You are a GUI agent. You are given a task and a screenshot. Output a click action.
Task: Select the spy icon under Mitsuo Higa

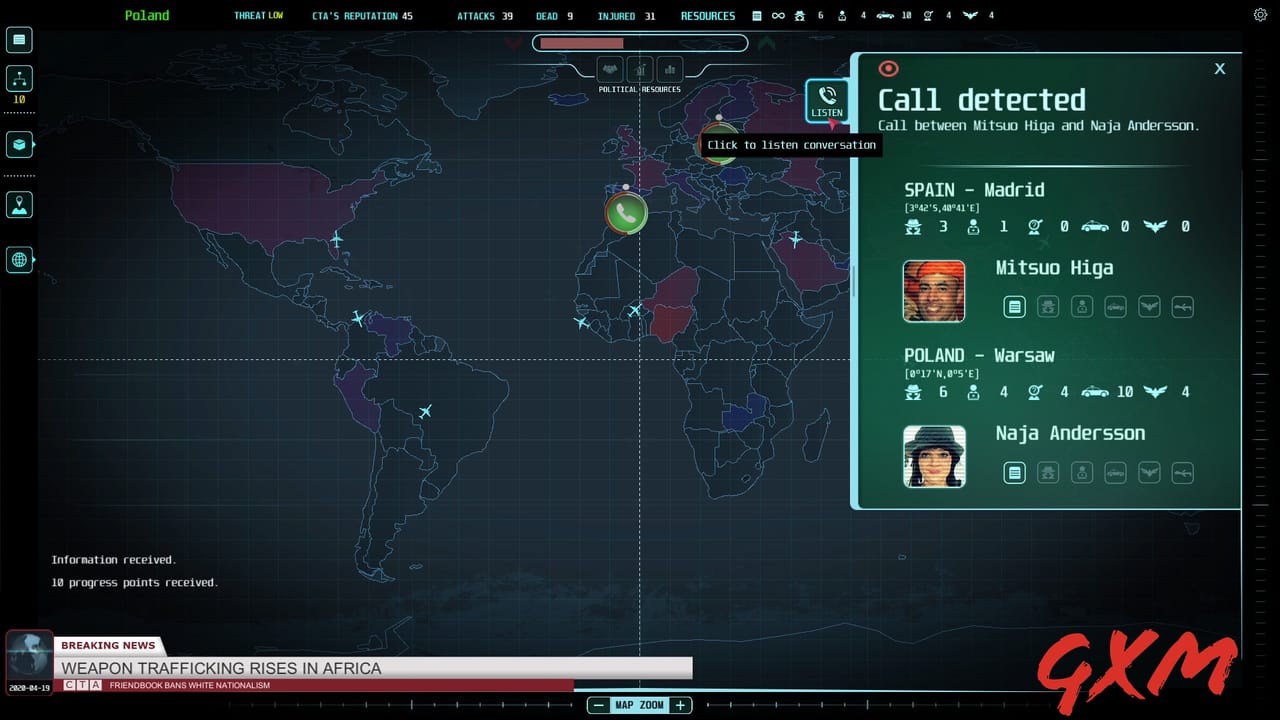point(1048,306)
